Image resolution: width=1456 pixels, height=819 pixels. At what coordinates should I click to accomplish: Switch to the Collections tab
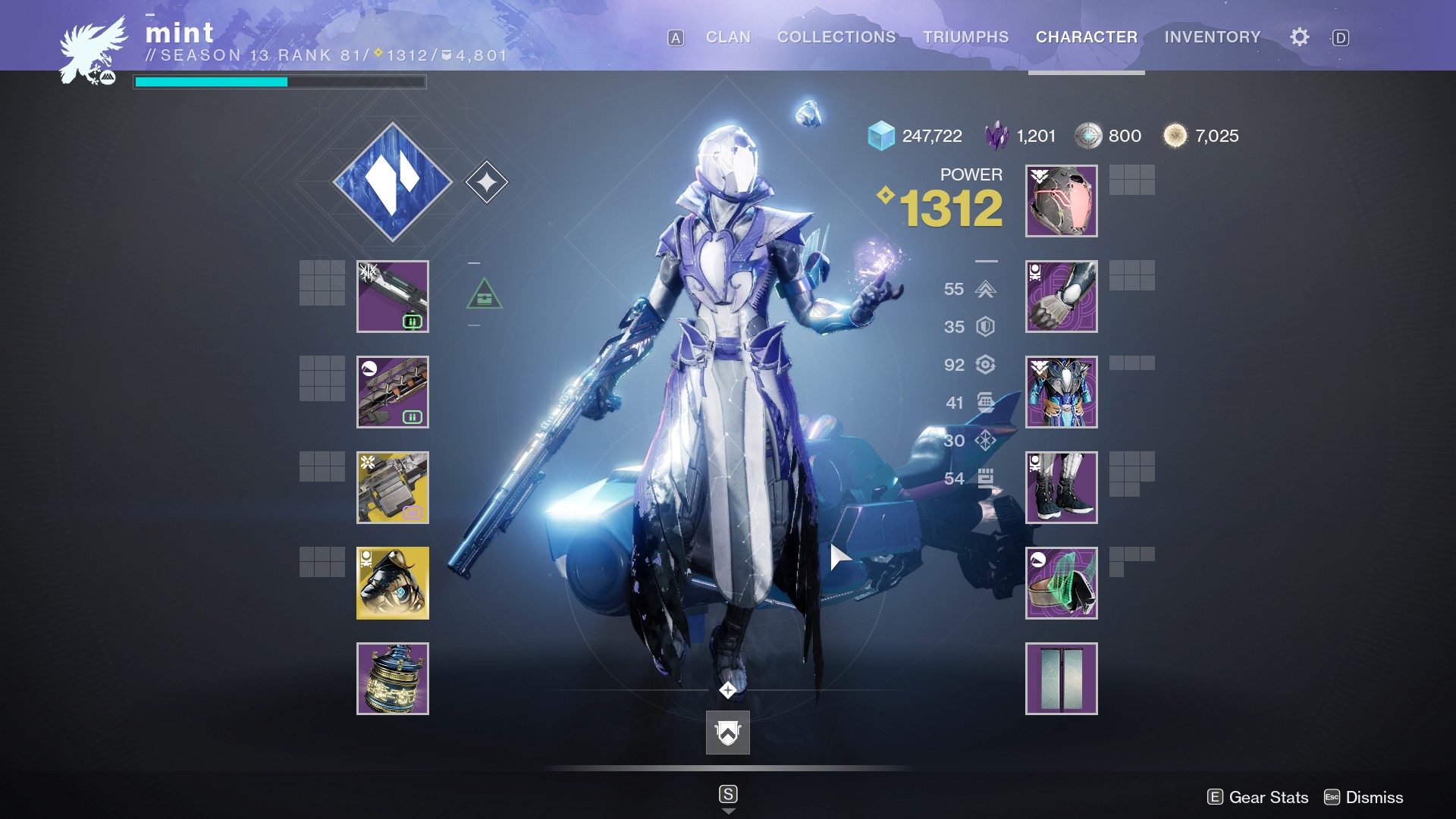[x=836, y=37]
